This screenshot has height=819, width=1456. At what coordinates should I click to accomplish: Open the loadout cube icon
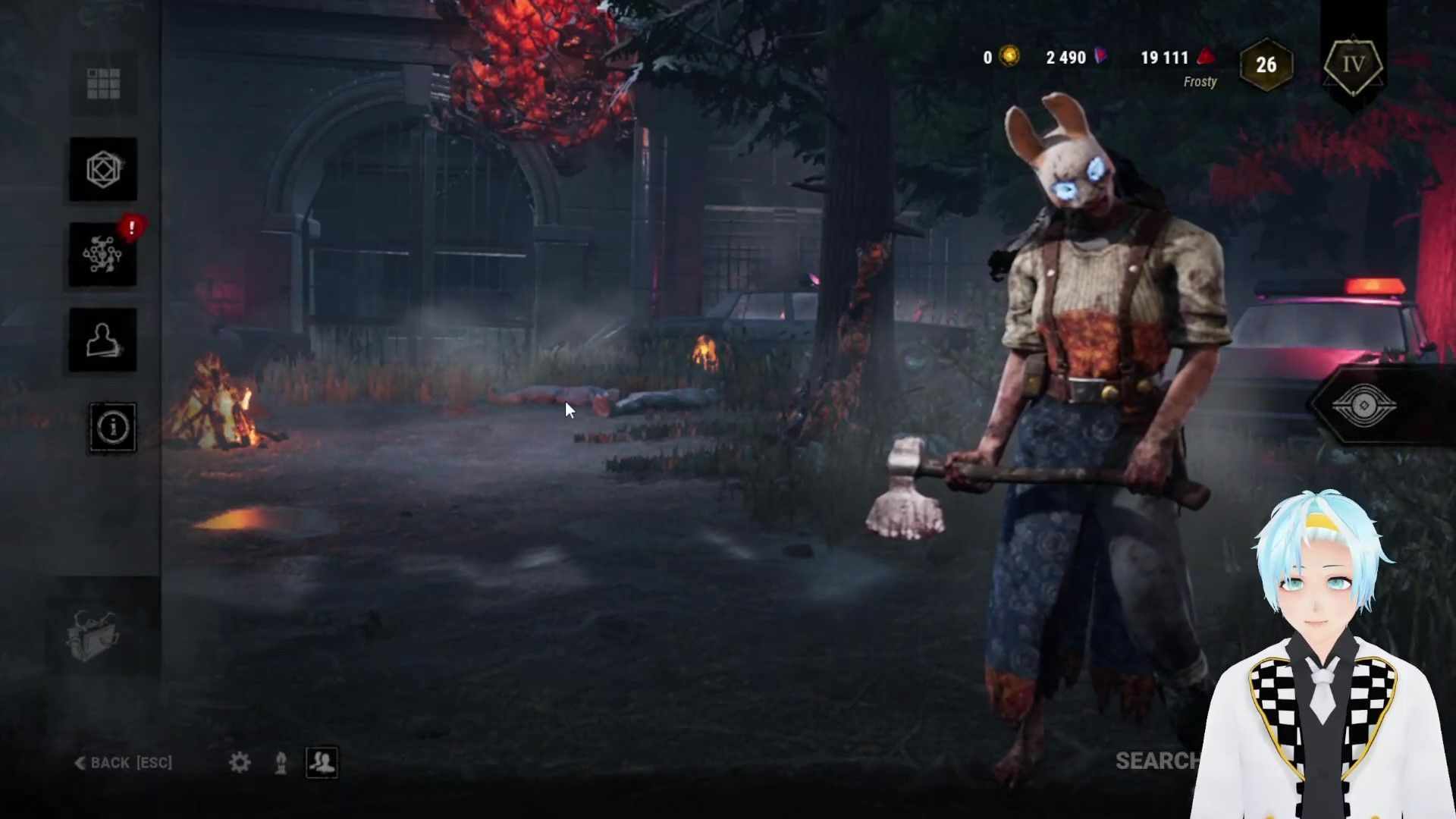coord(103,169)
